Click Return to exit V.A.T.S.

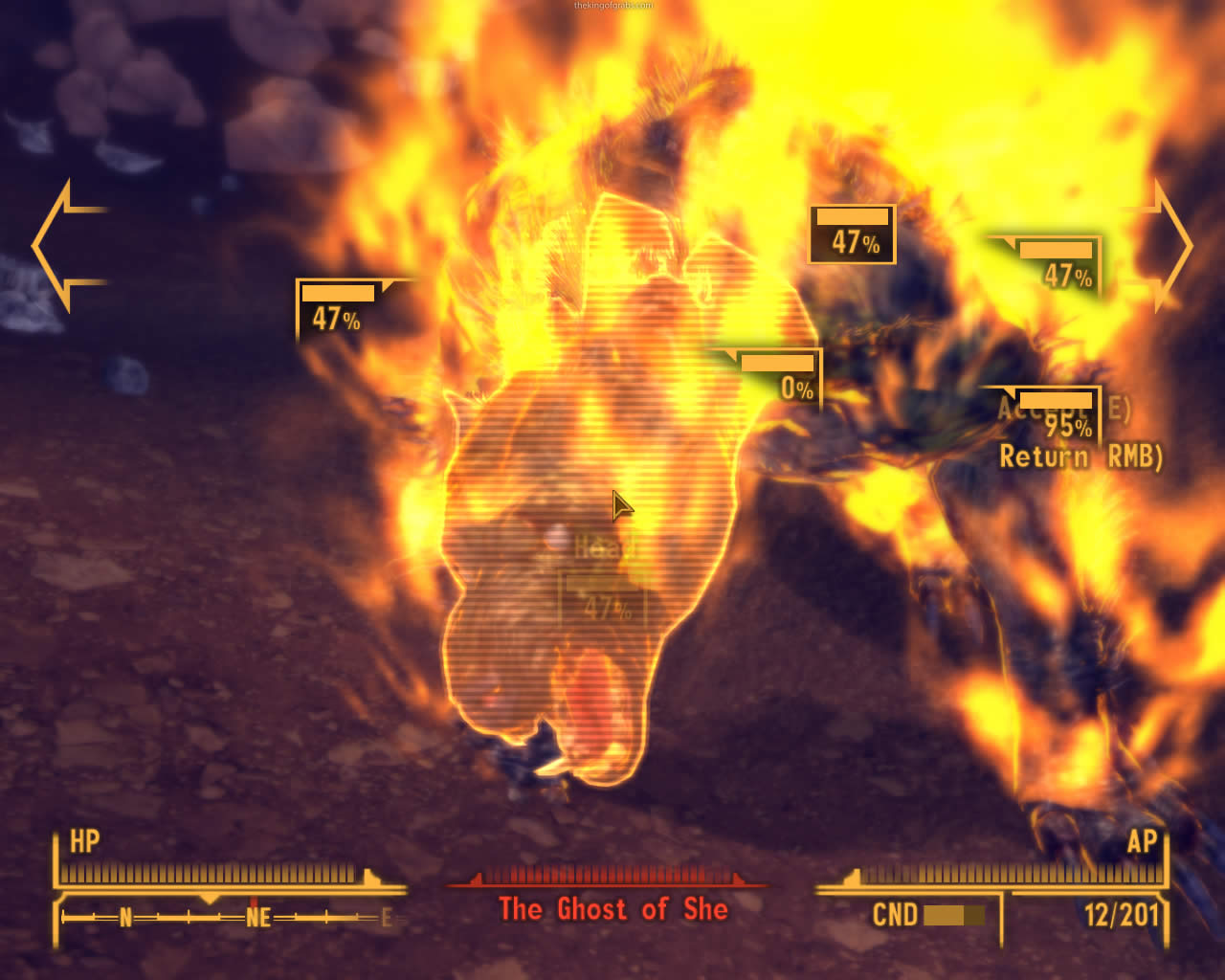1080,457
